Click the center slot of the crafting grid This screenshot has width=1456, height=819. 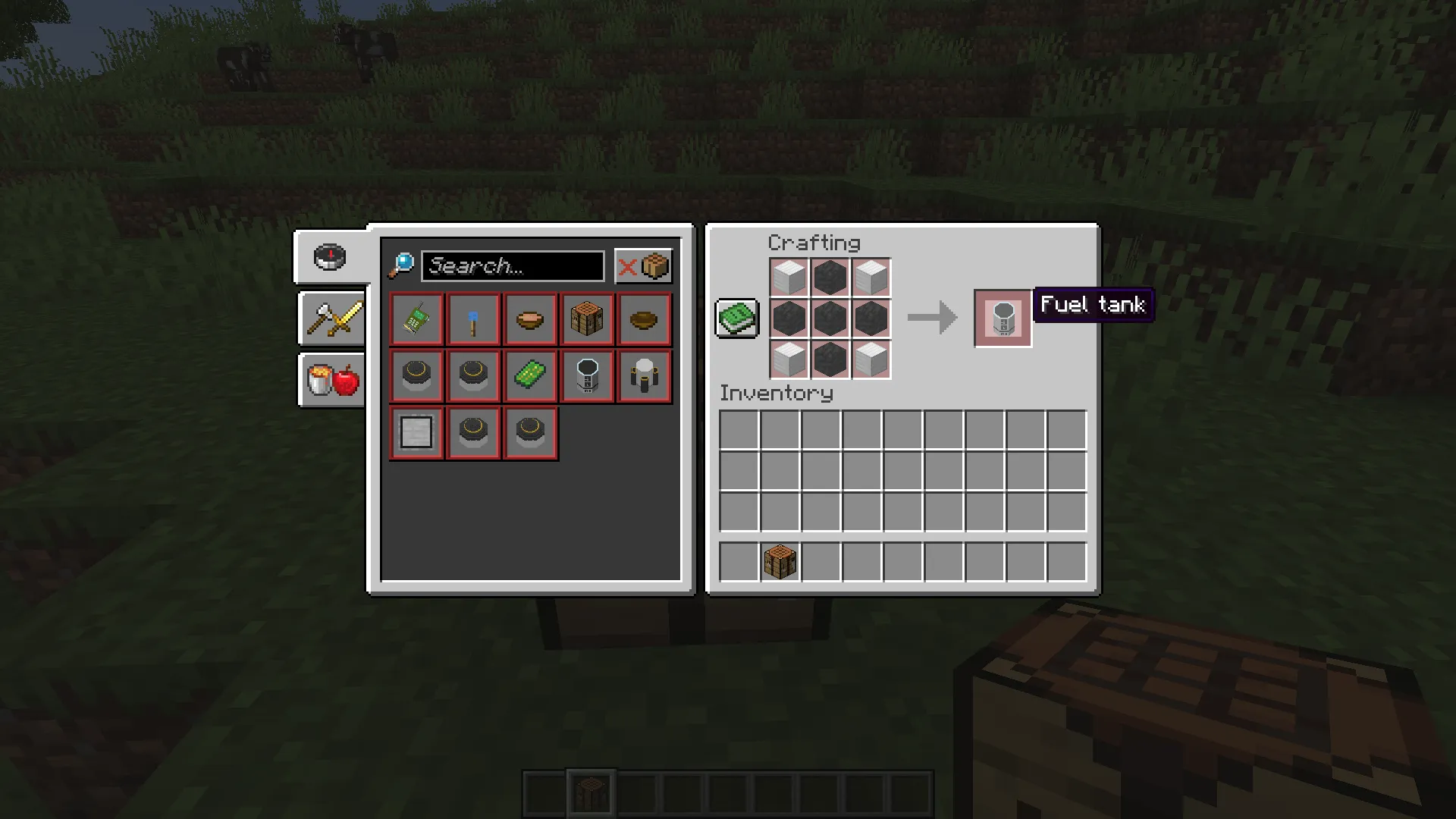[830, 318]
